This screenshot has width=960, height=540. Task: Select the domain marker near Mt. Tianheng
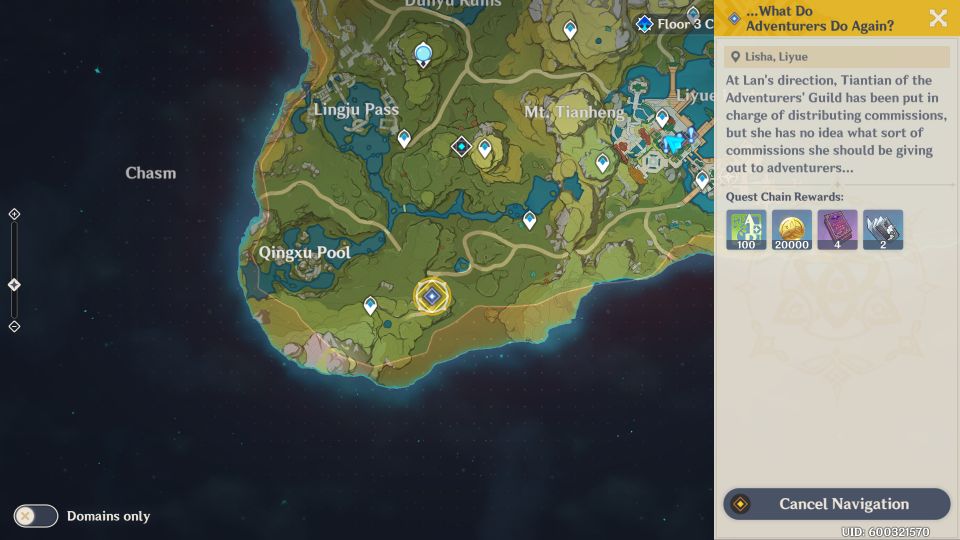click(x=461, y=147)
